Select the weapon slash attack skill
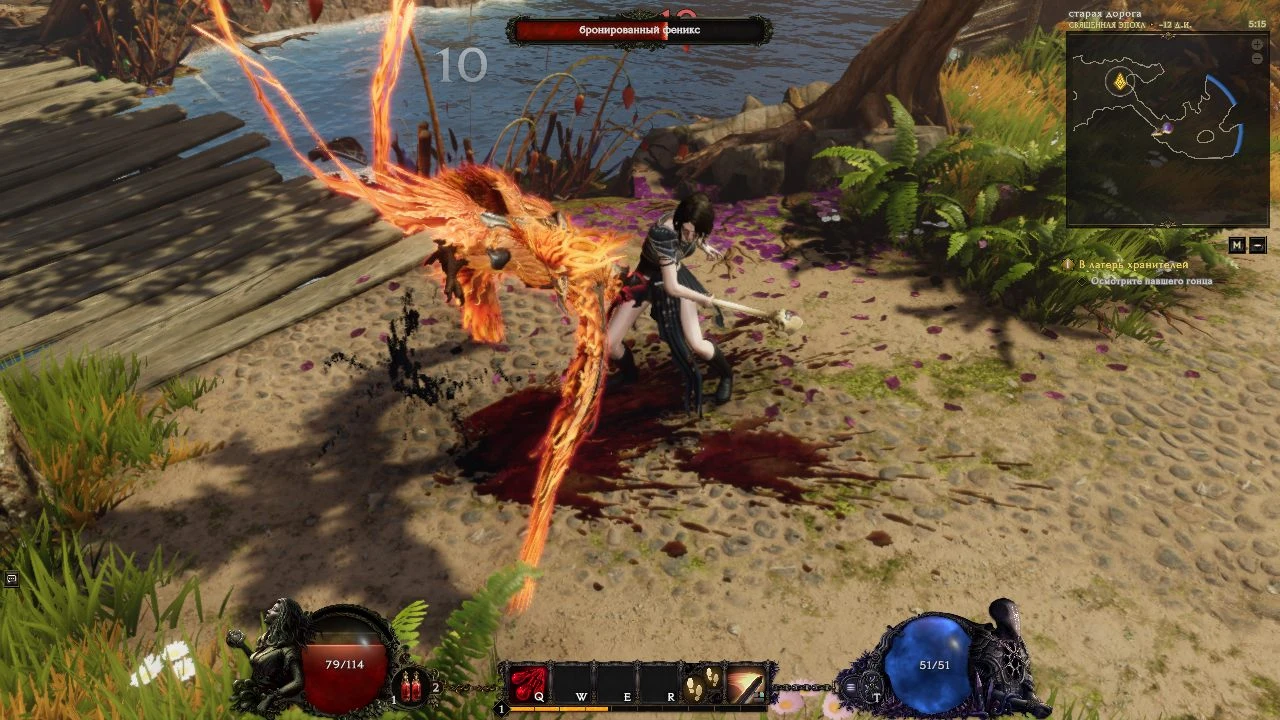1280x720 pixels. [x=745, y=684]
